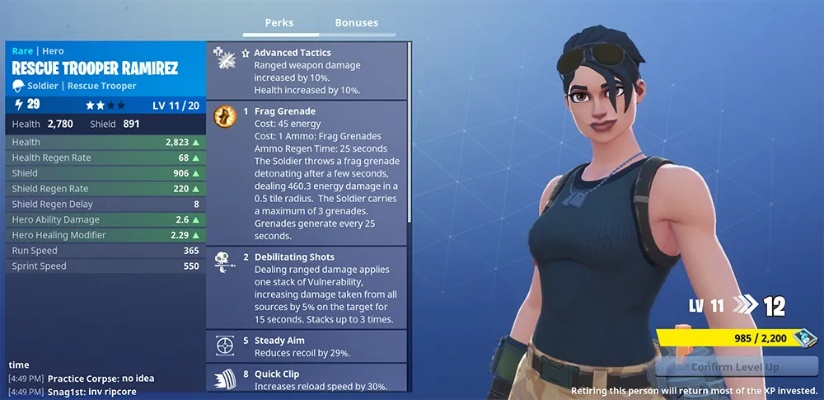This screenshot has height=400, width=824.
Task: Click the Health stat row
Action: [104, 143]
